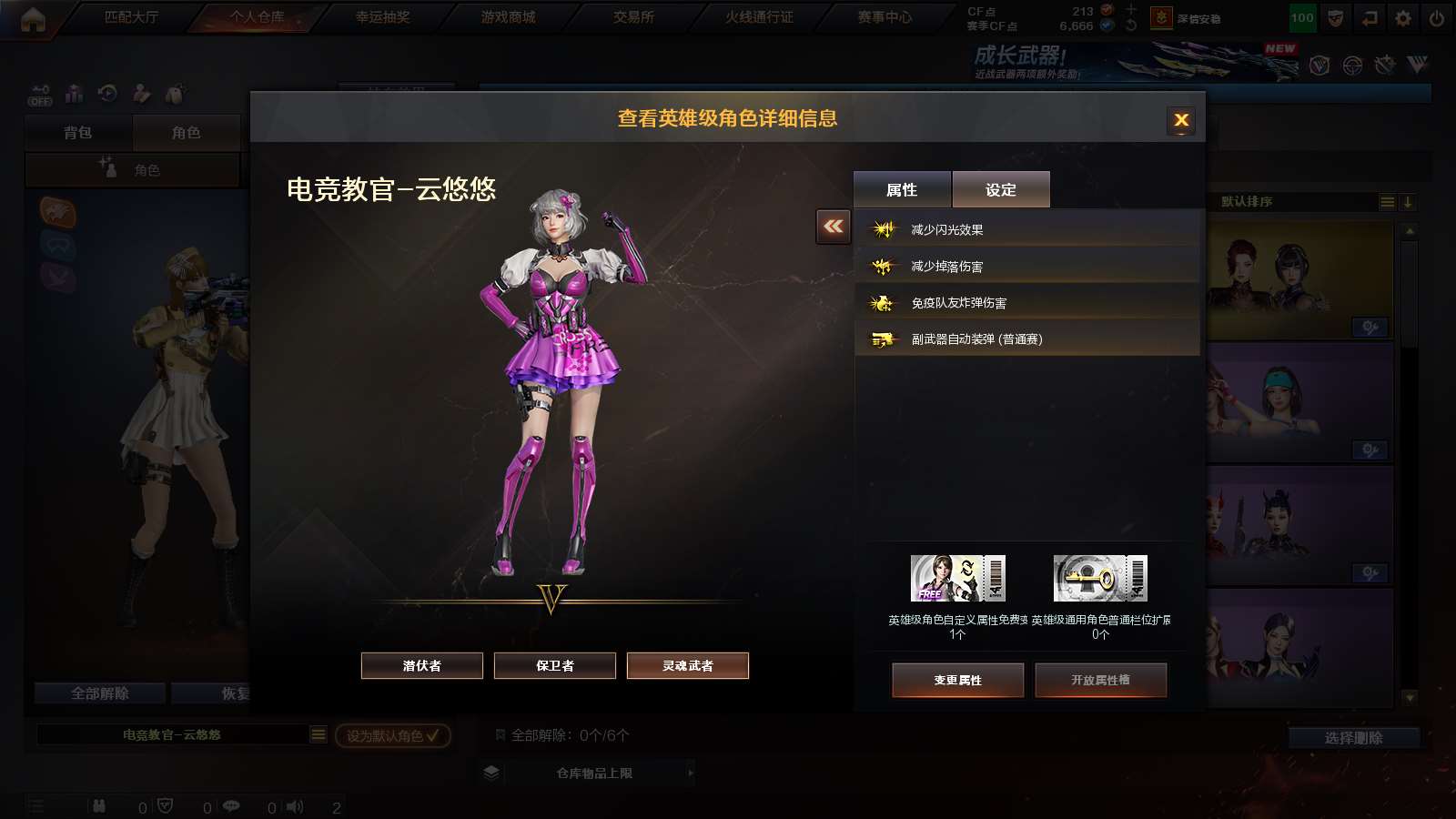Open the 游戏商城 menu at the top
1456x819 pixels.
click(x=510, y=16)
